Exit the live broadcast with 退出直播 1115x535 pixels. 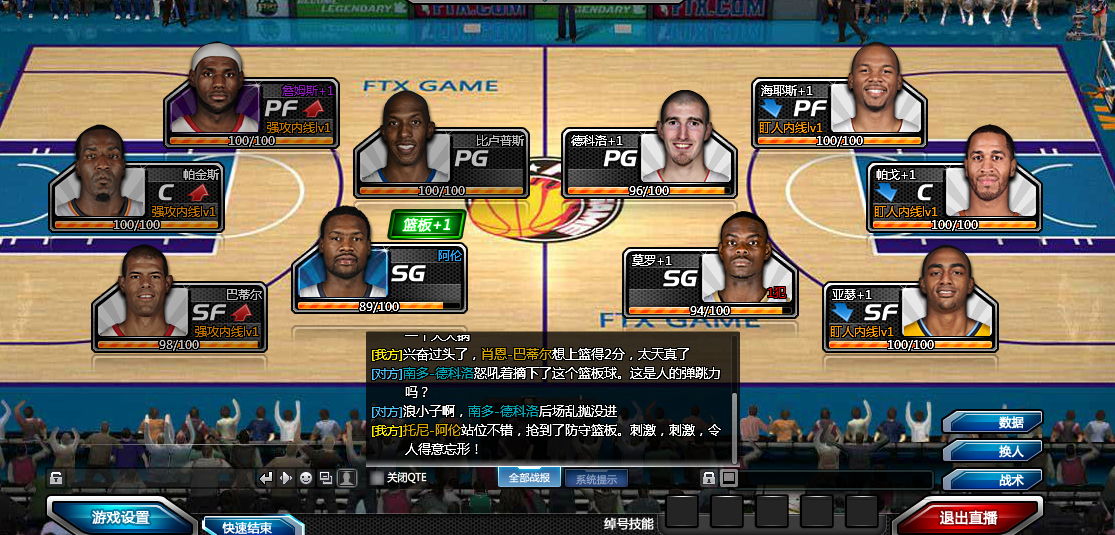(968, 517)
